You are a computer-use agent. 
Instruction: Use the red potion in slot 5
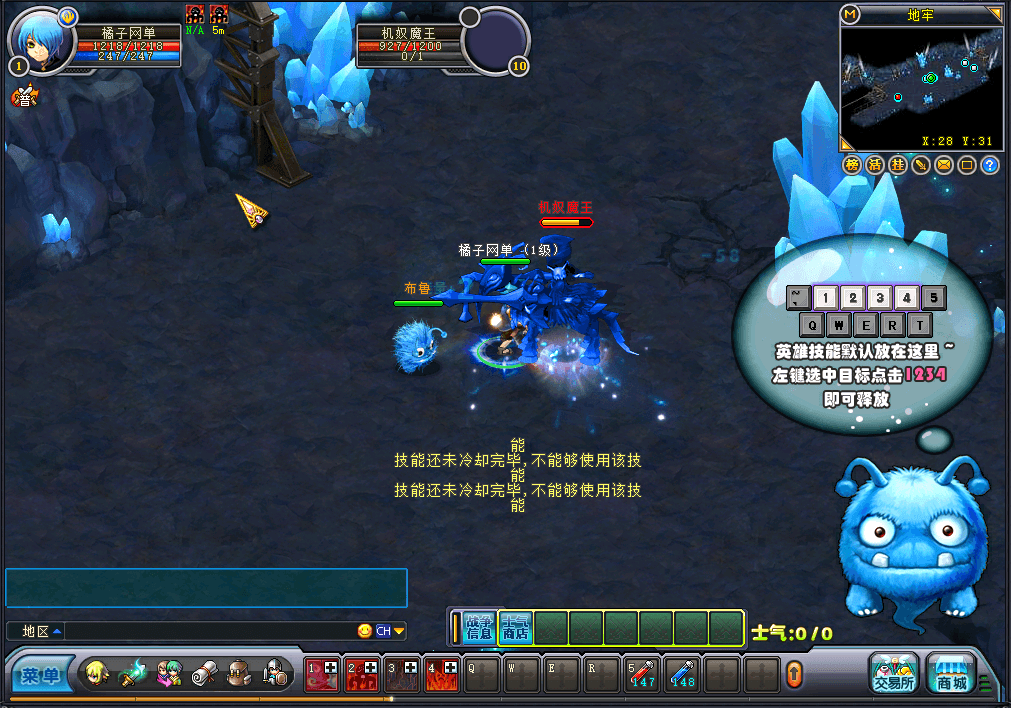pos(641,675)
